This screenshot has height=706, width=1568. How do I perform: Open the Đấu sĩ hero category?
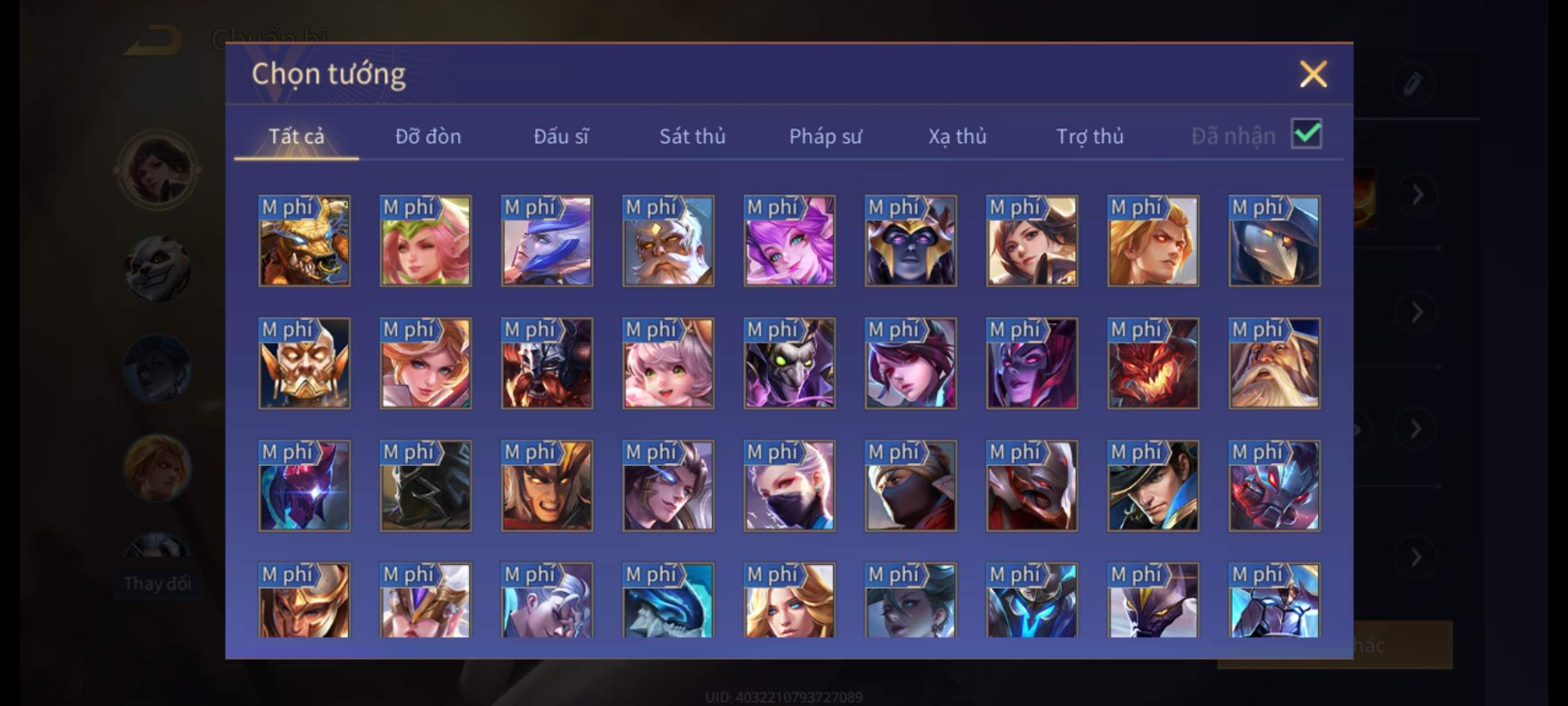pyautogui.click(x=561, y=136)
